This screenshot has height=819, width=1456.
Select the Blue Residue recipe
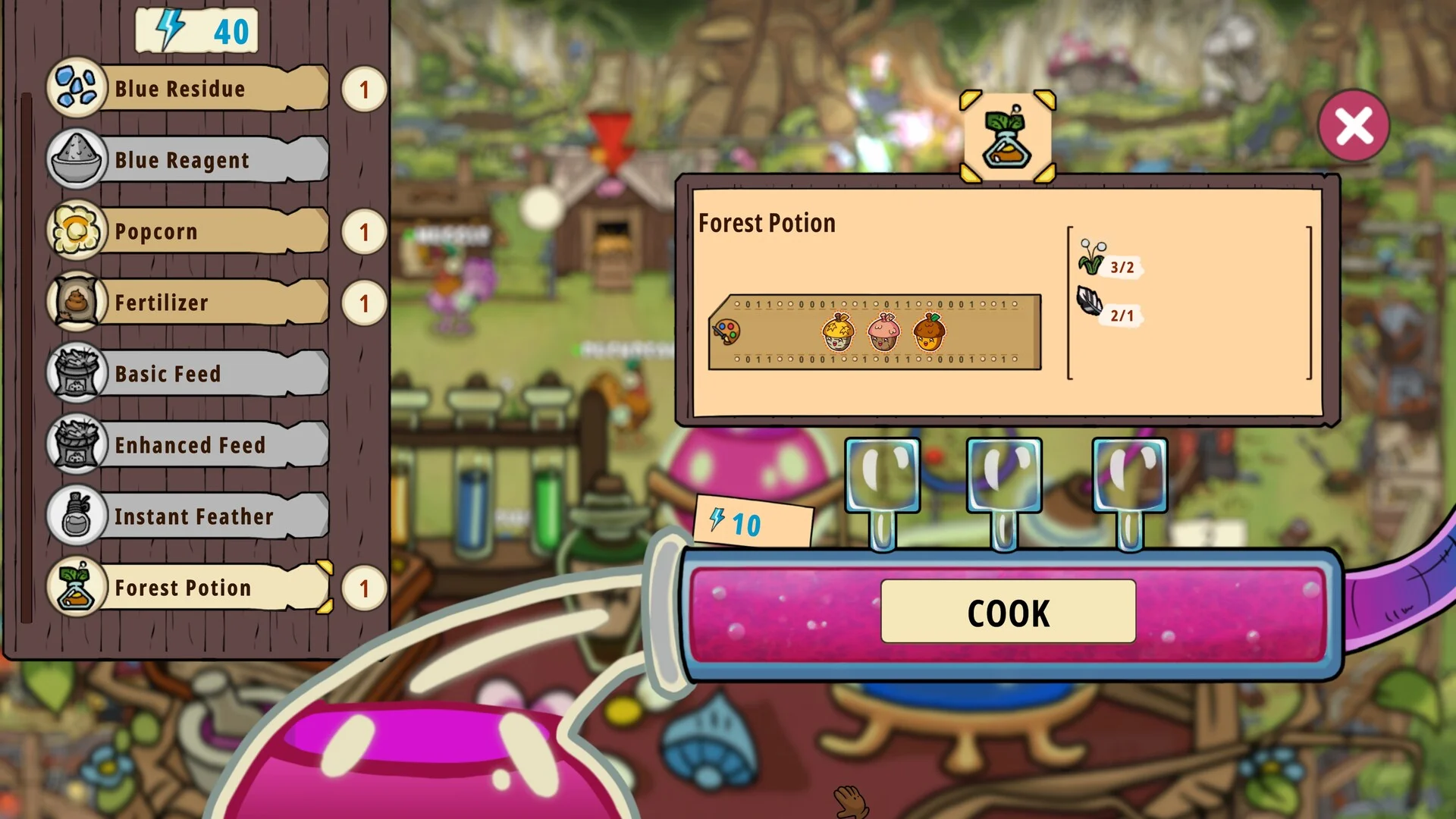click(190, 89)
